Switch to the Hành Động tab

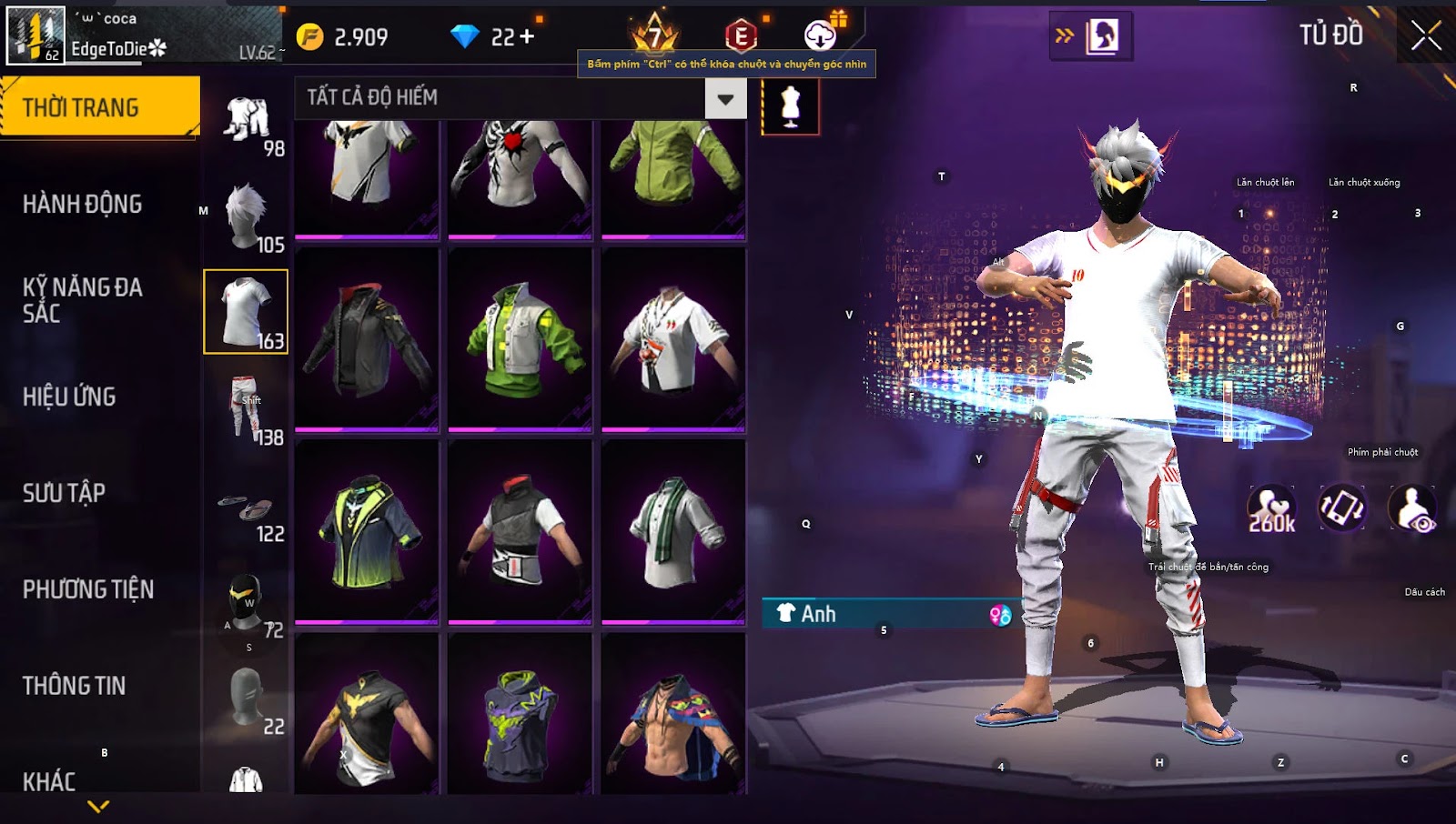click(83, 204)
